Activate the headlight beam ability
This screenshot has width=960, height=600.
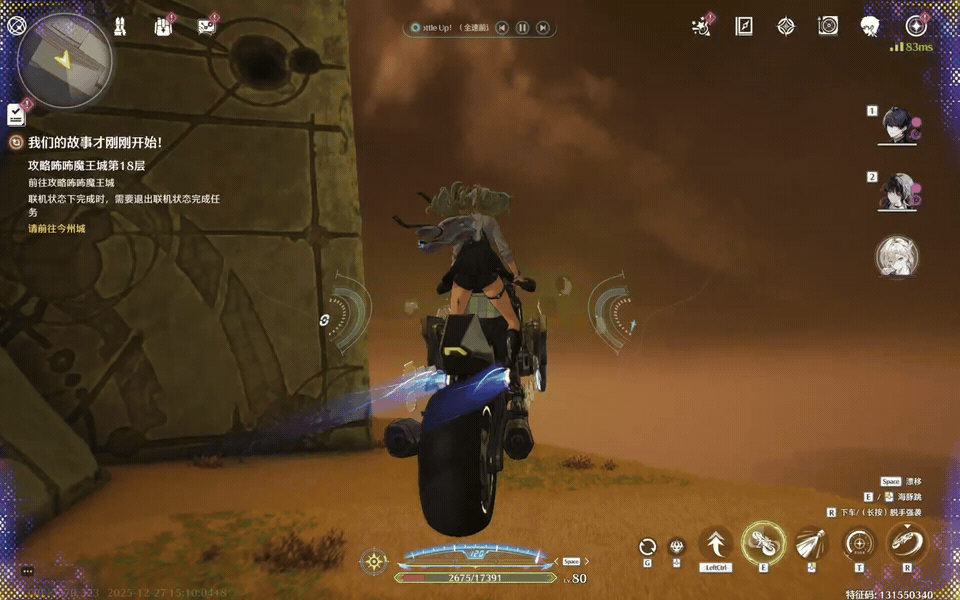[x=811, y=544]
